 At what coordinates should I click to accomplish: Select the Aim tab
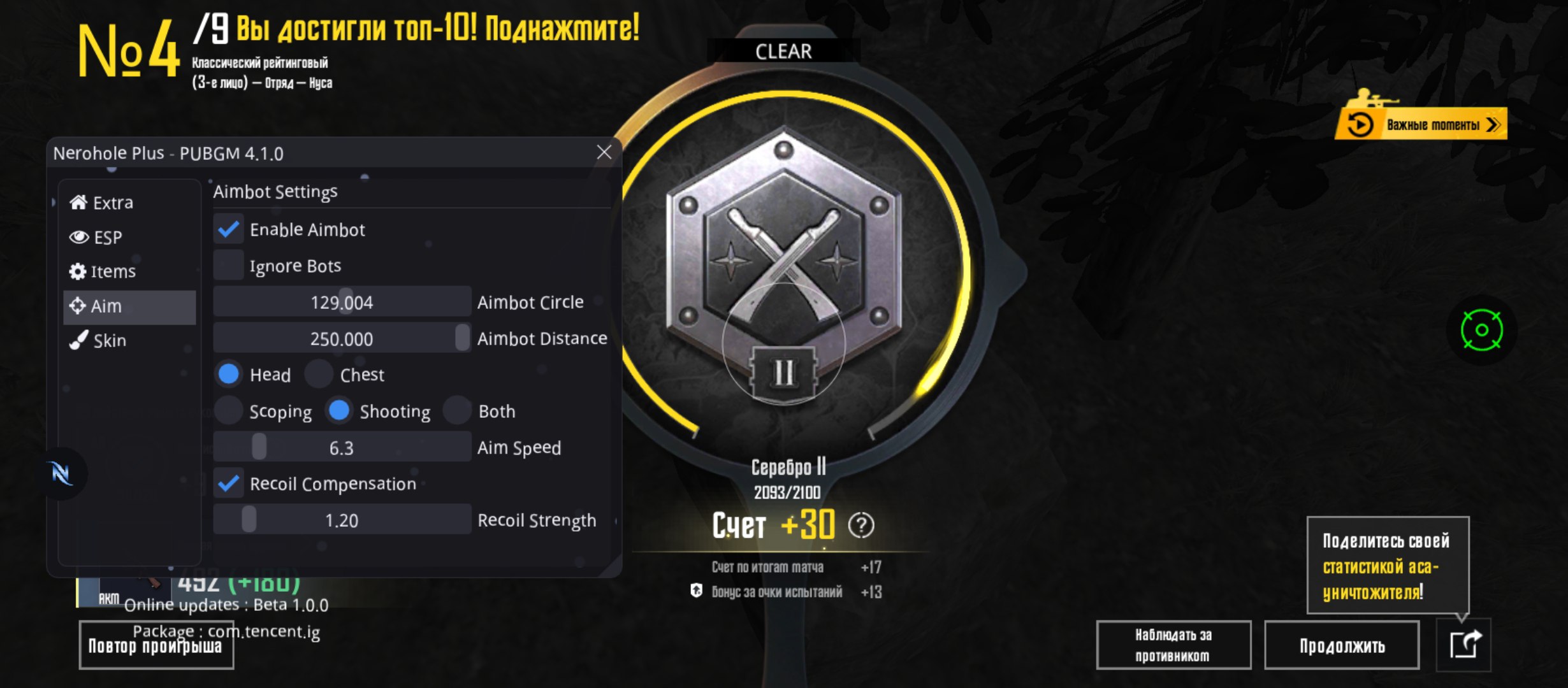tap(96, 306)
